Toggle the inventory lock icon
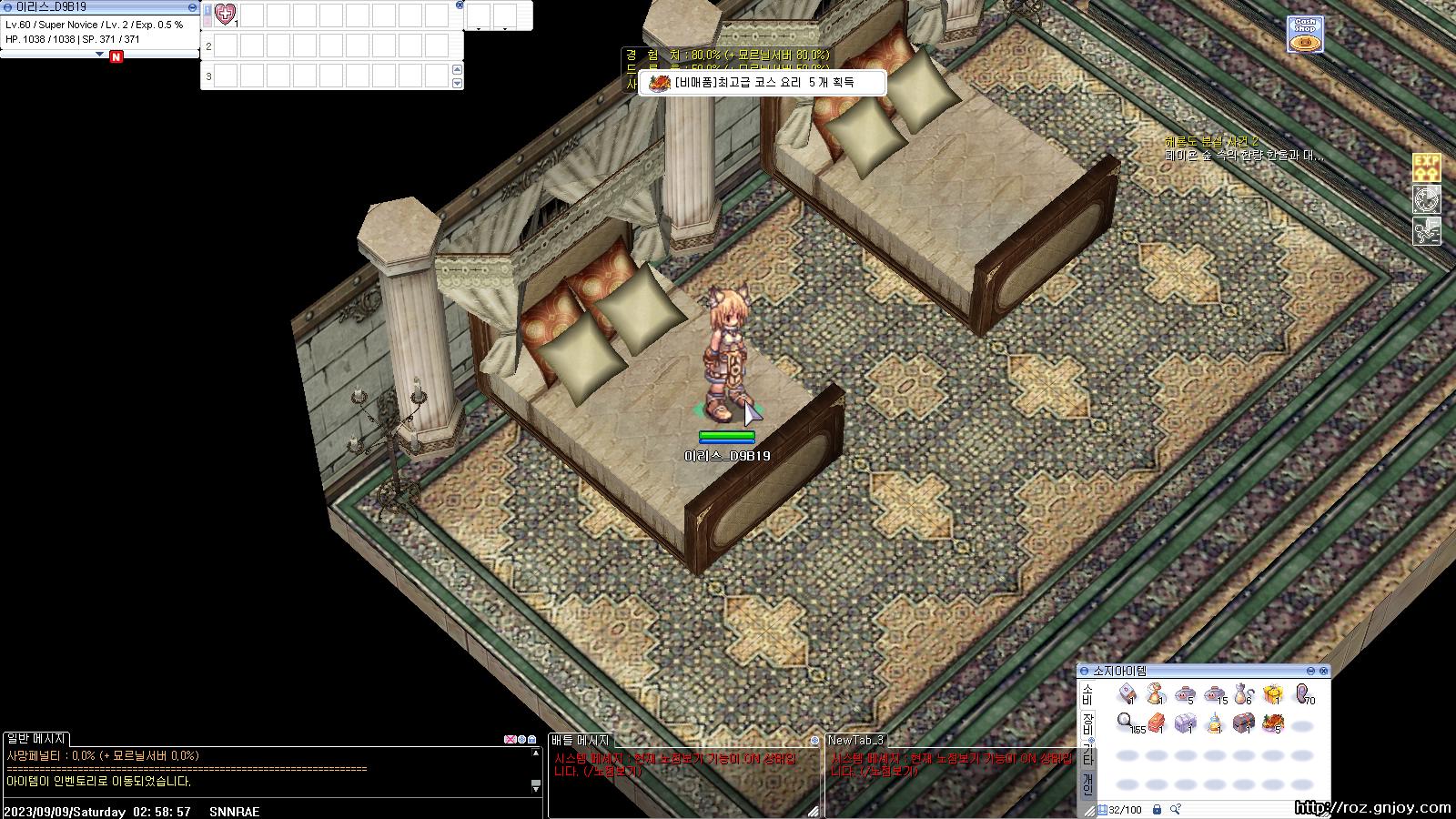The height and width of the screenshot is (819, 1456). pos(1157,809)
